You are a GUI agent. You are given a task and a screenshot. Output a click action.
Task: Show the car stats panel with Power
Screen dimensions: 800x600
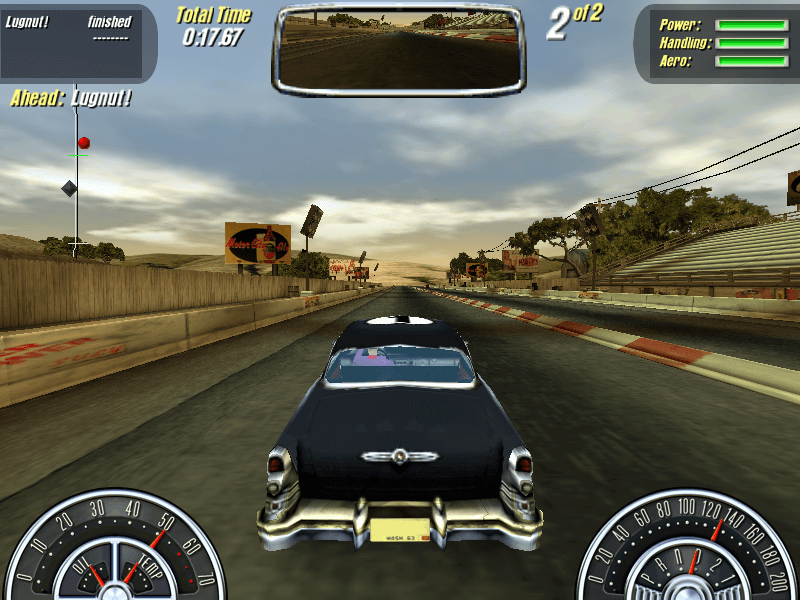(716, 43)
